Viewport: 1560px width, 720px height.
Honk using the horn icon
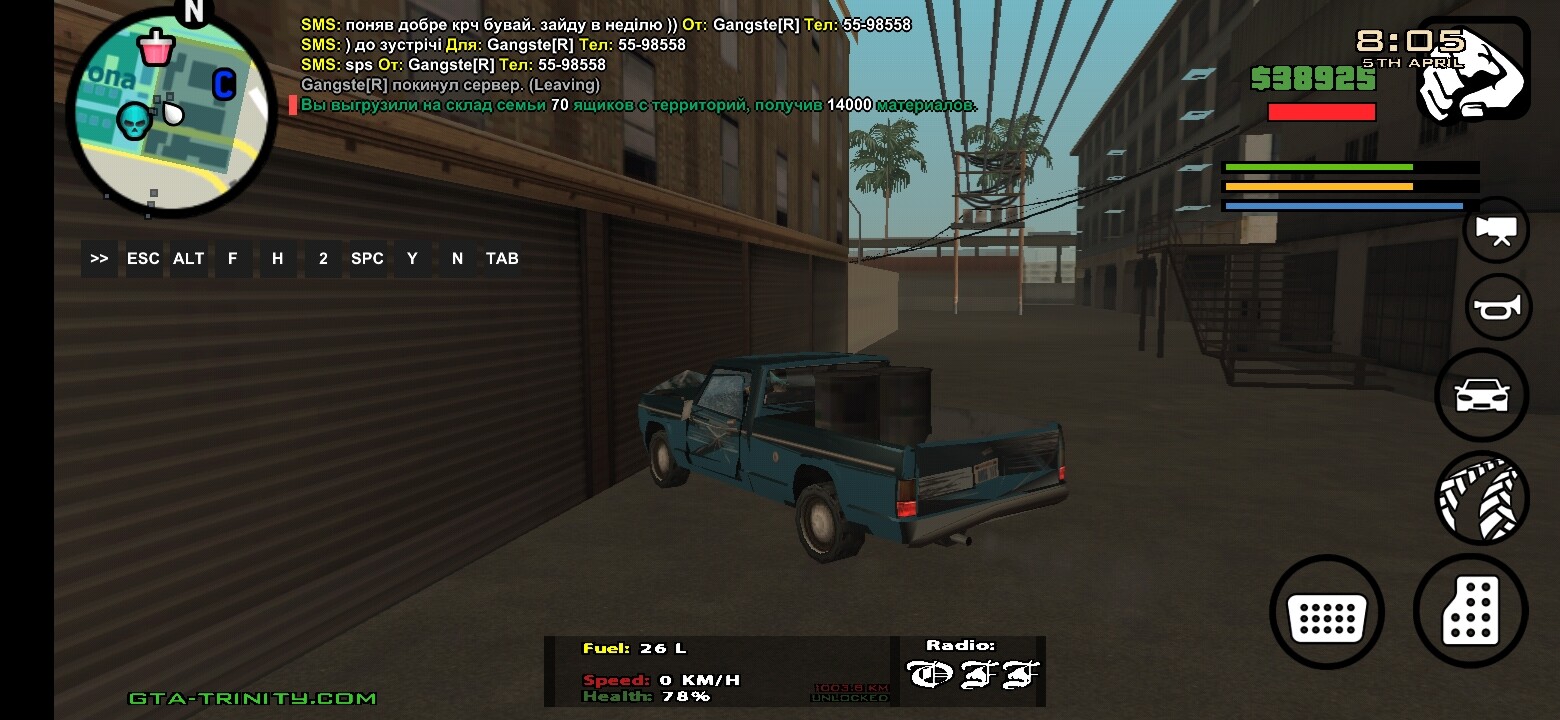tap(1497, 307)
